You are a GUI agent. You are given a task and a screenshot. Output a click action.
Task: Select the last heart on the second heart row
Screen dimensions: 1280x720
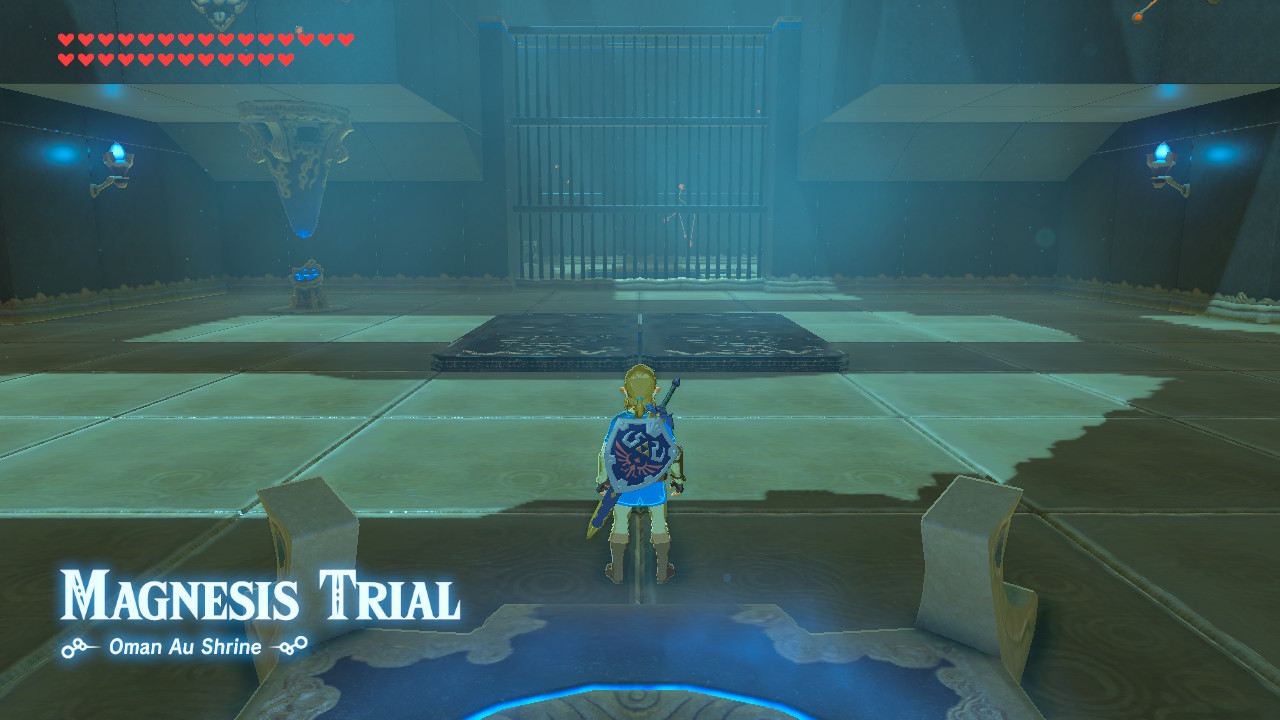pos(286,58)
